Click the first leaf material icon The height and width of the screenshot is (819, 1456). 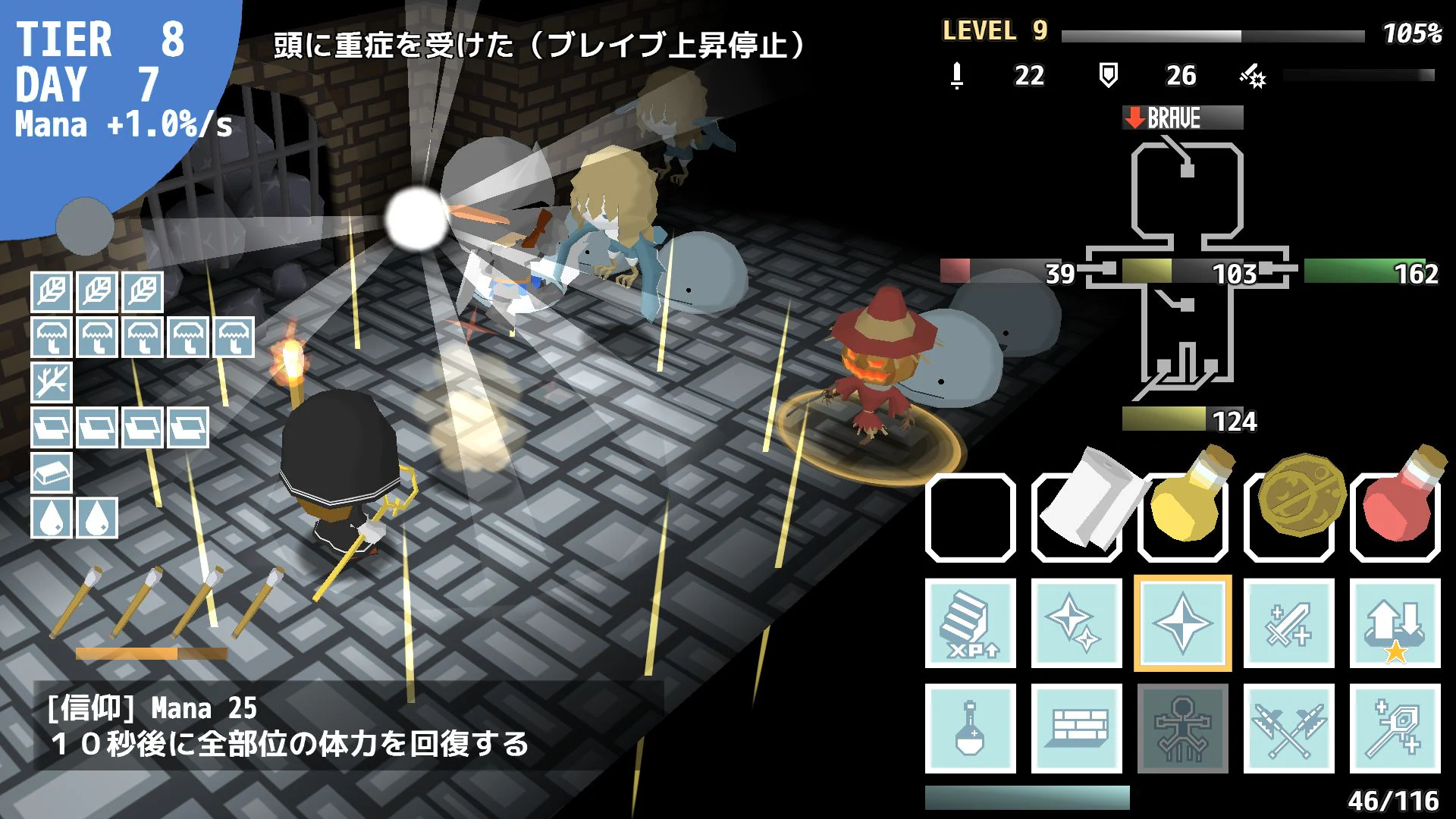point(51,293)
